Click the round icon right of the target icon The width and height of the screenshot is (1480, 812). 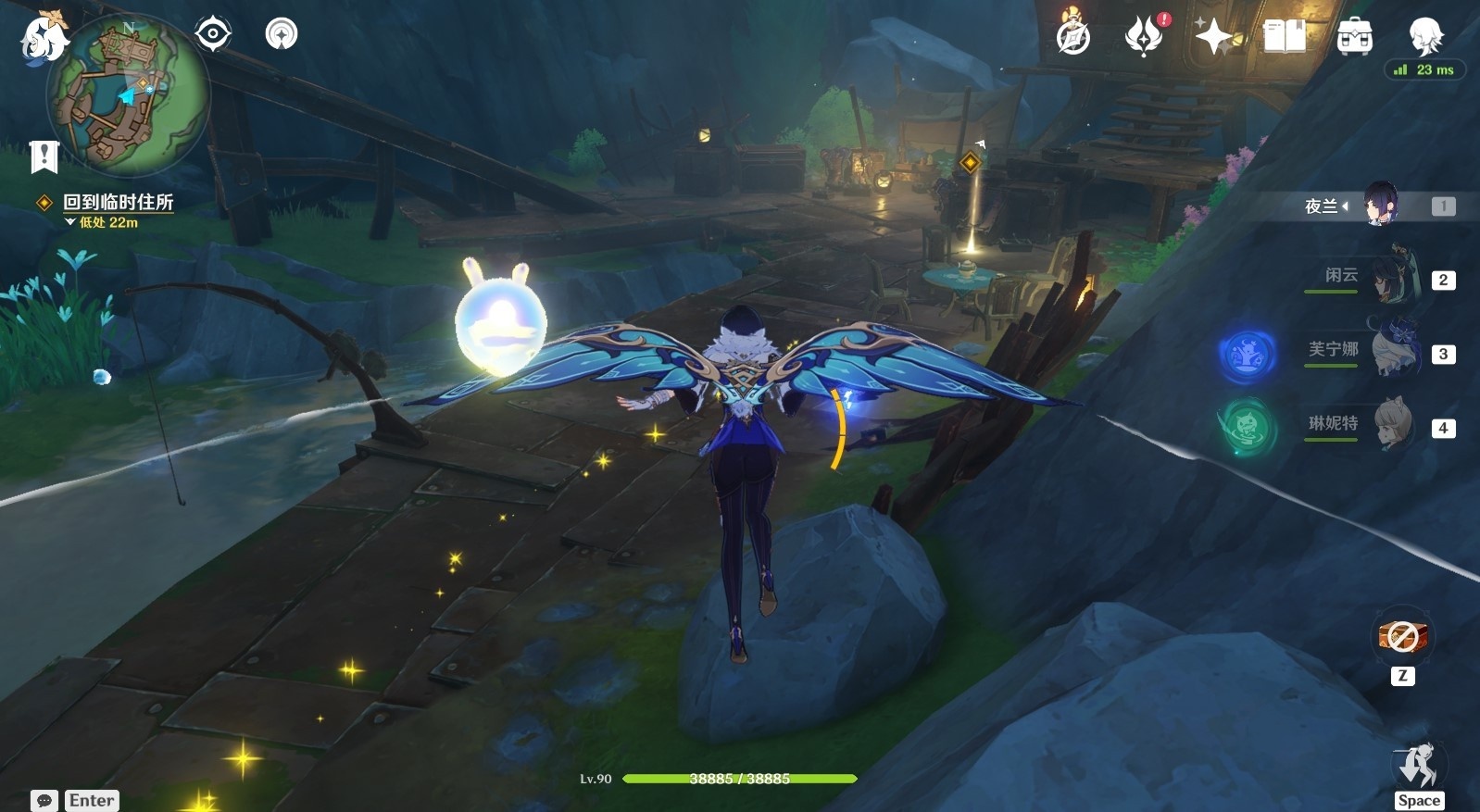[x=282, y=35]
